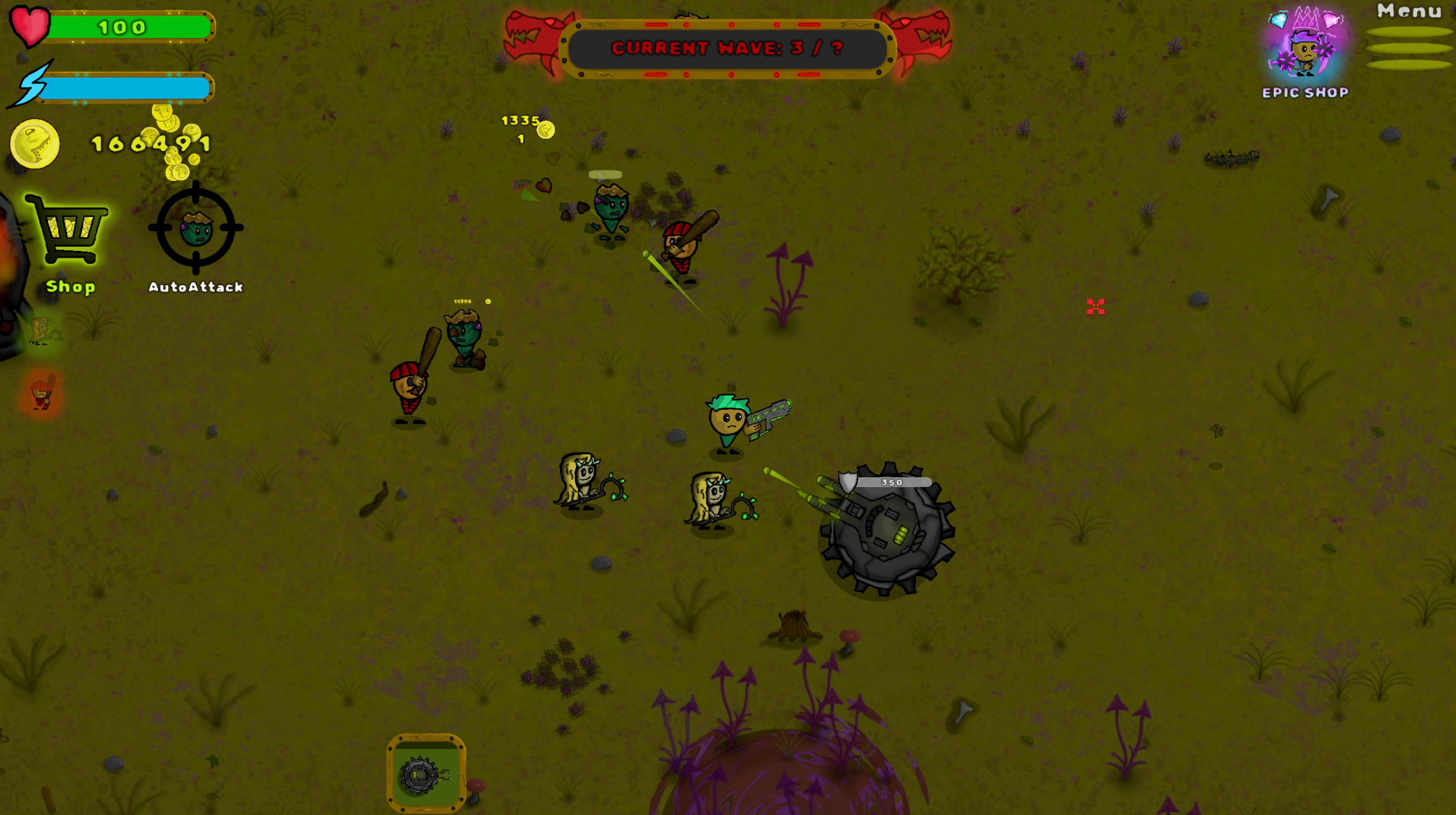Open the Shop with the cart icon

pyautogui.click(x=68, y=239)
